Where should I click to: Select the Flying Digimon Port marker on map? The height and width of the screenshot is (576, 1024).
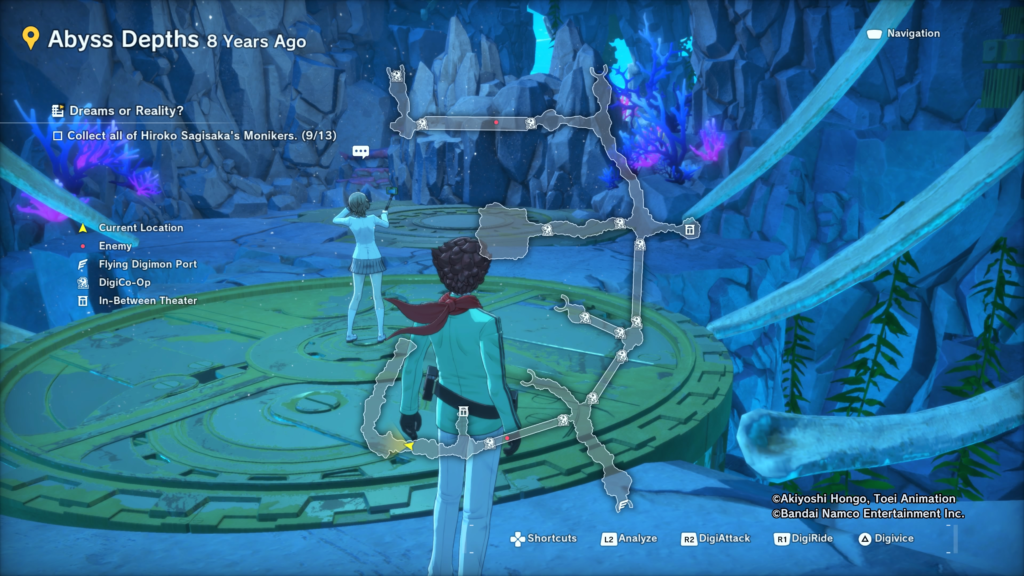622,505
